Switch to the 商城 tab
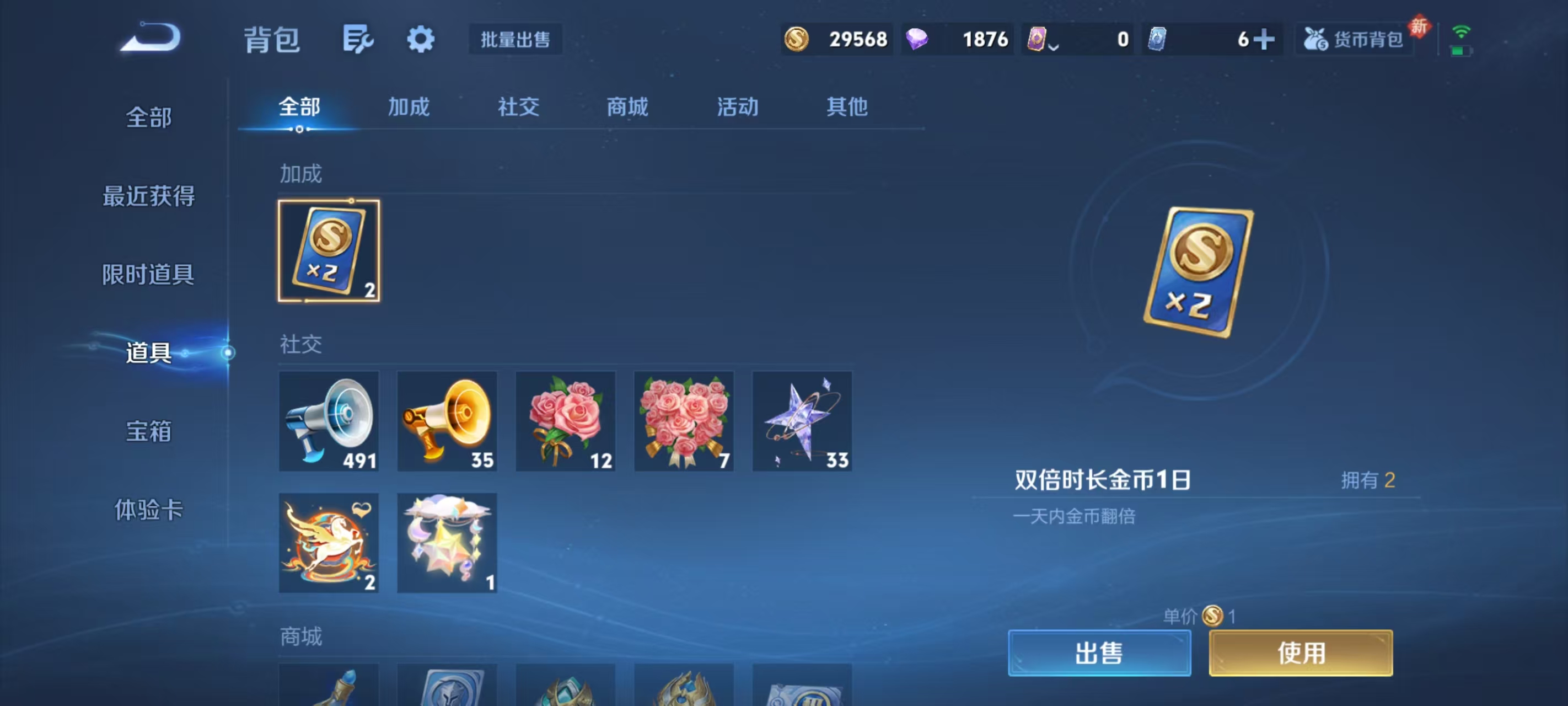This screenshot has height=706, width=1568. click(x=627, y=107)
